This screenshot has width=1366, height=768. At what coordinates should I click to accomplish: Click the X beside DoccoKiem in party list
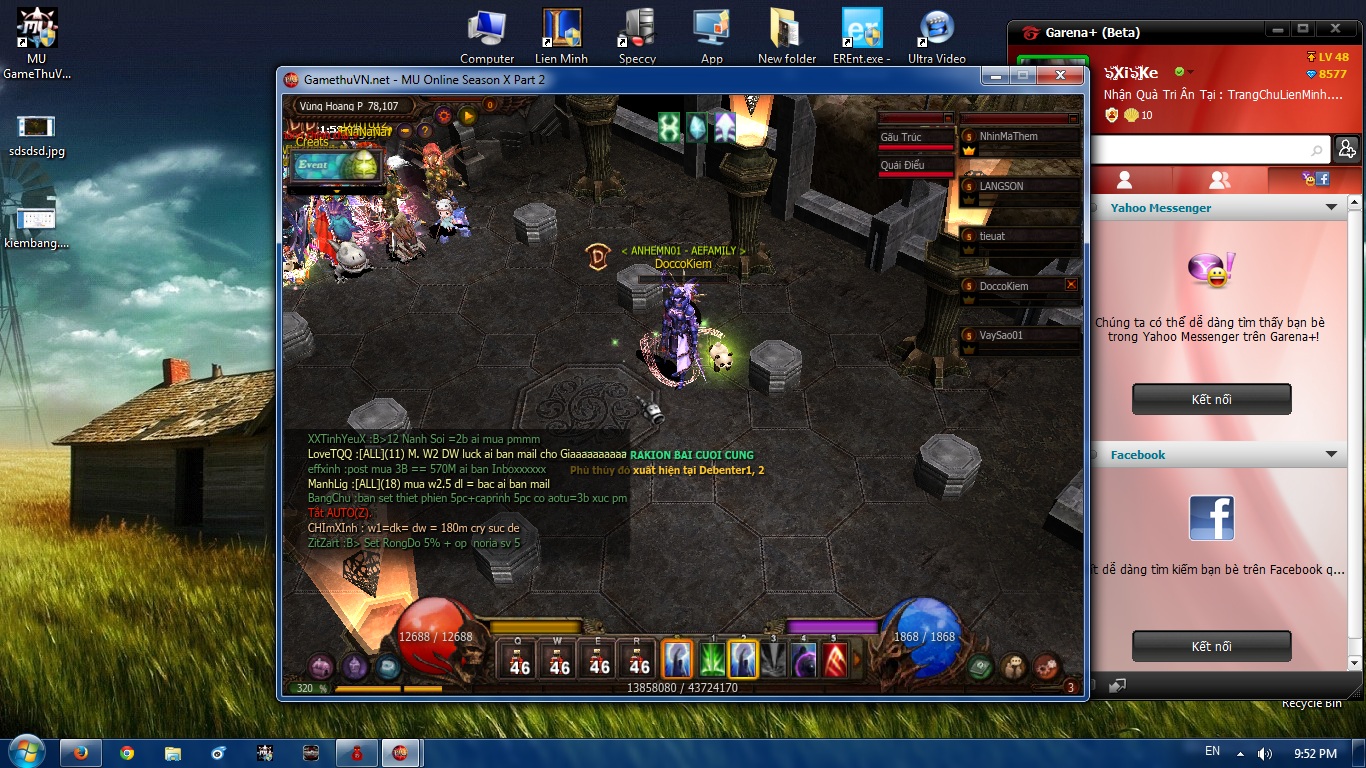1071,285
